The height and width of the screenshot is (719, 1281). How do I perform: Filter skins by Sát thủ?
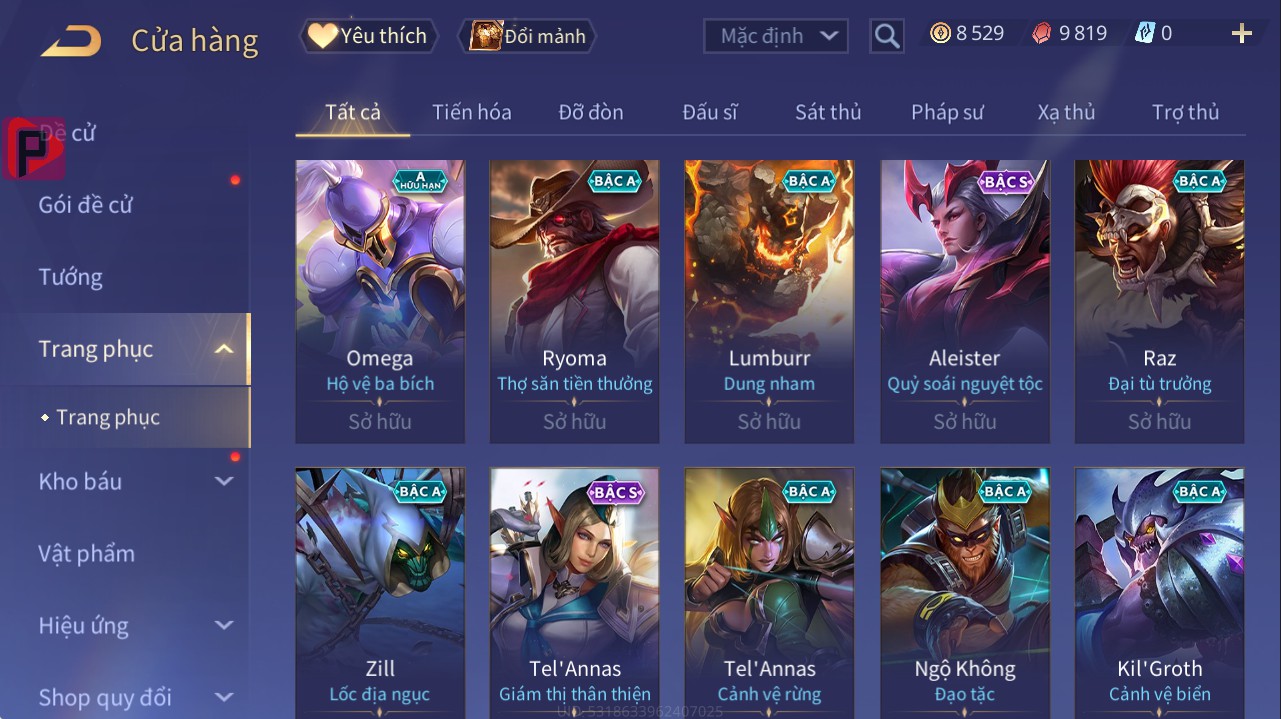tap(827, 112)
